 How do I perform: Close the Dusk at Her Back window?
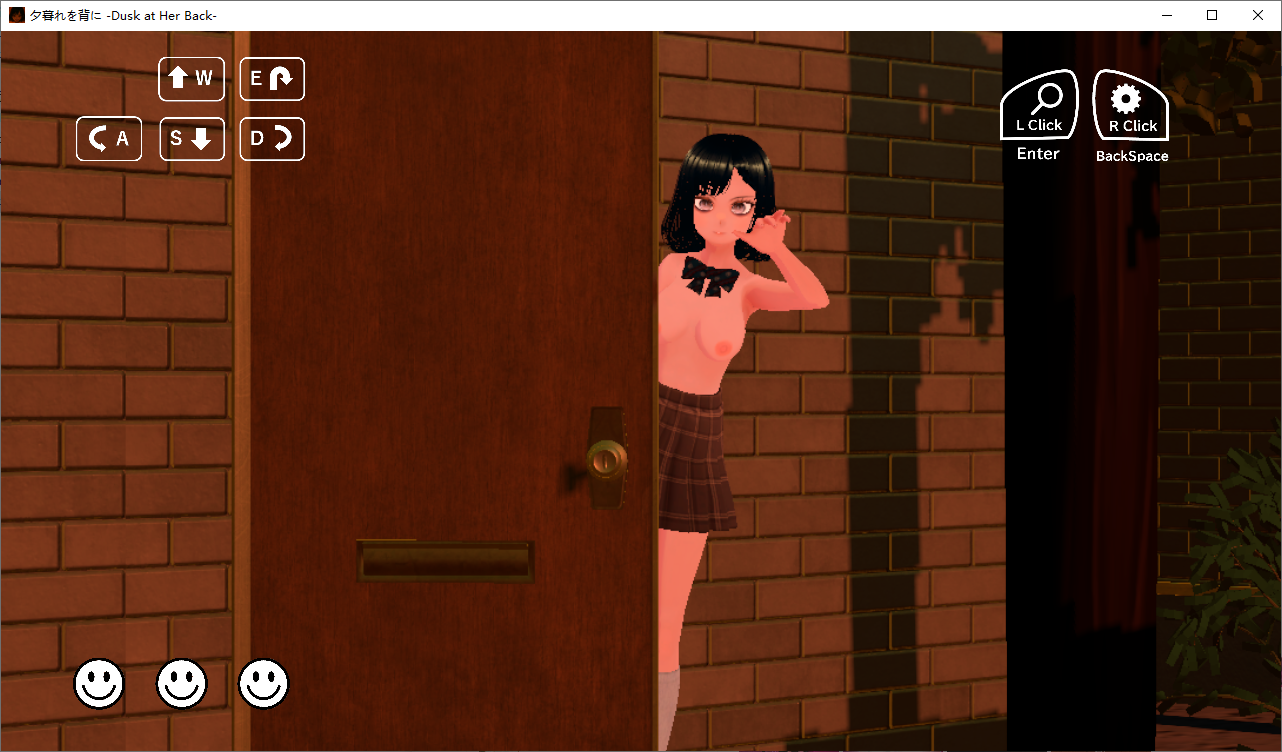pos(1258,15)
